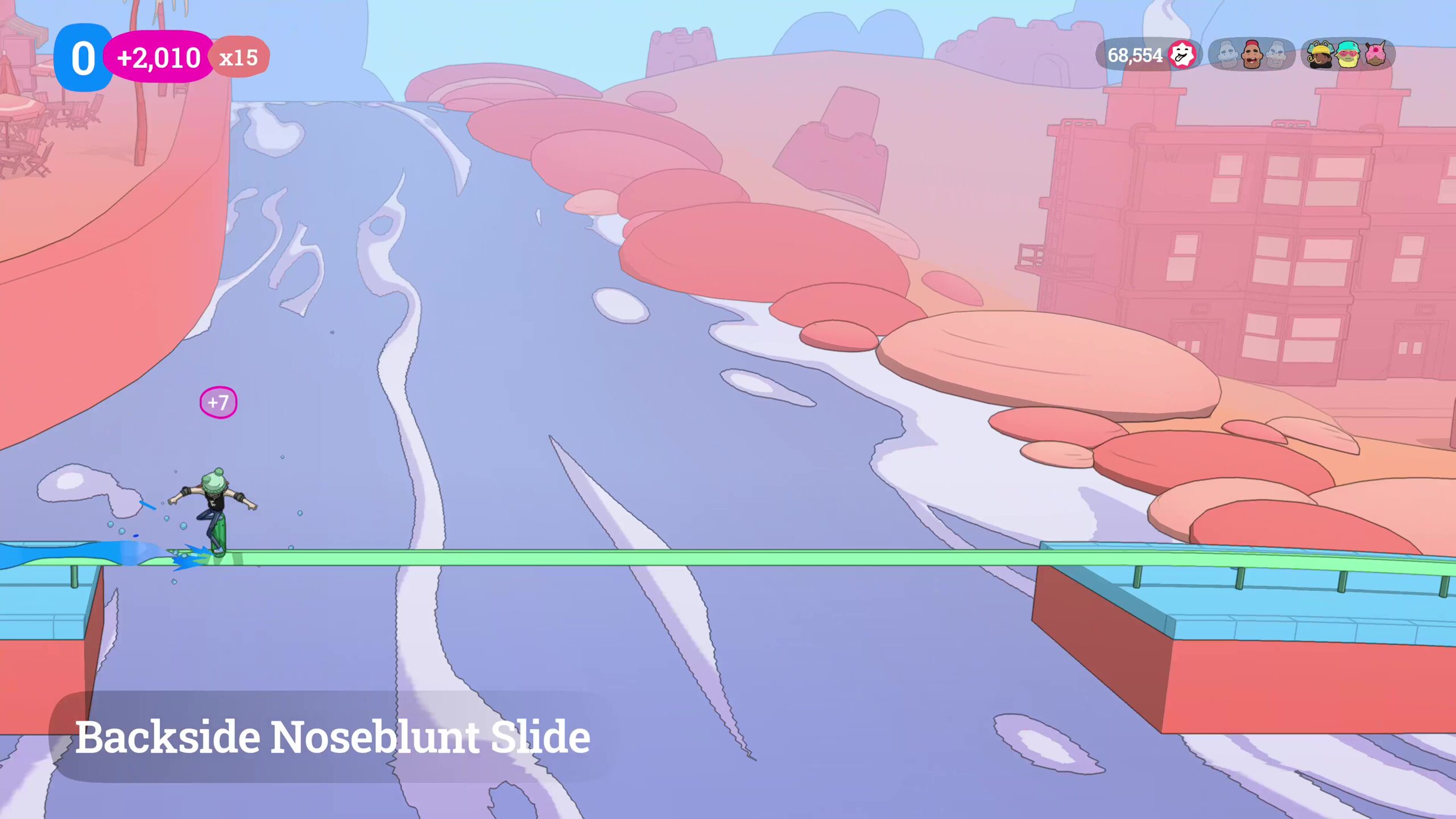The height and width of the screenshot is (819, 1456).
Task: Toggle the first grayed-out challenge head indicator
Action: [x=1227, y=55]
